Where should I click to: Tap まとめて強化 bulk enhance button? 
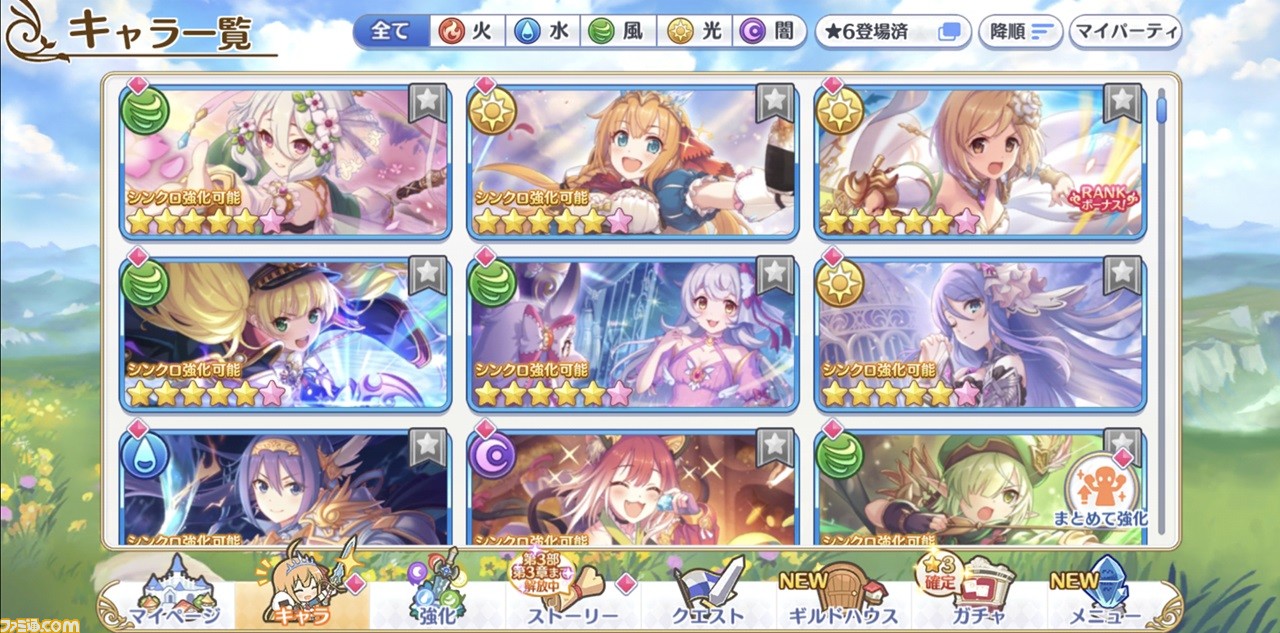(x=1100, y=492)
